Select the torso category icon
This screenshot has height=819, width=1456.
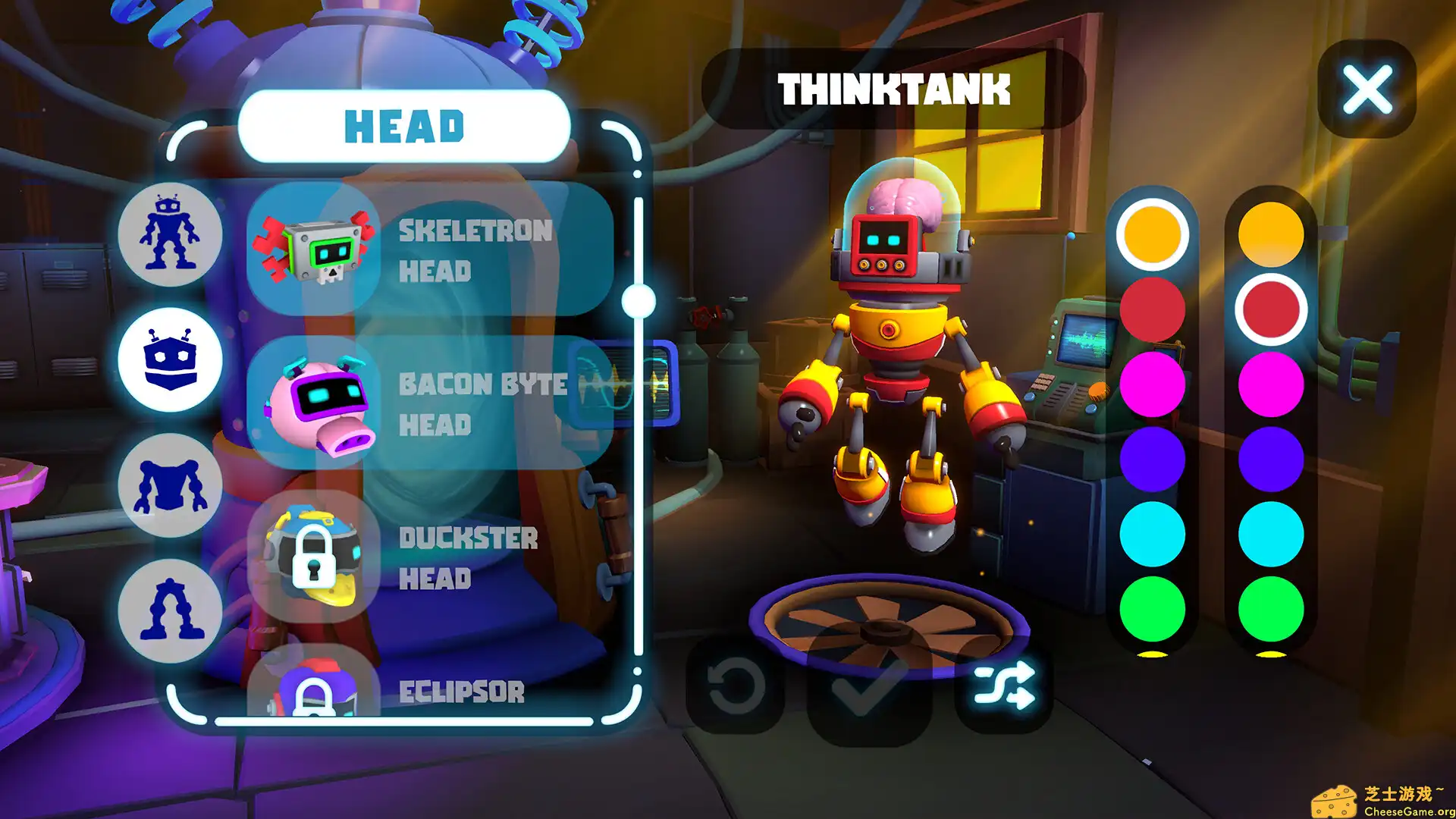pos(170,485)
